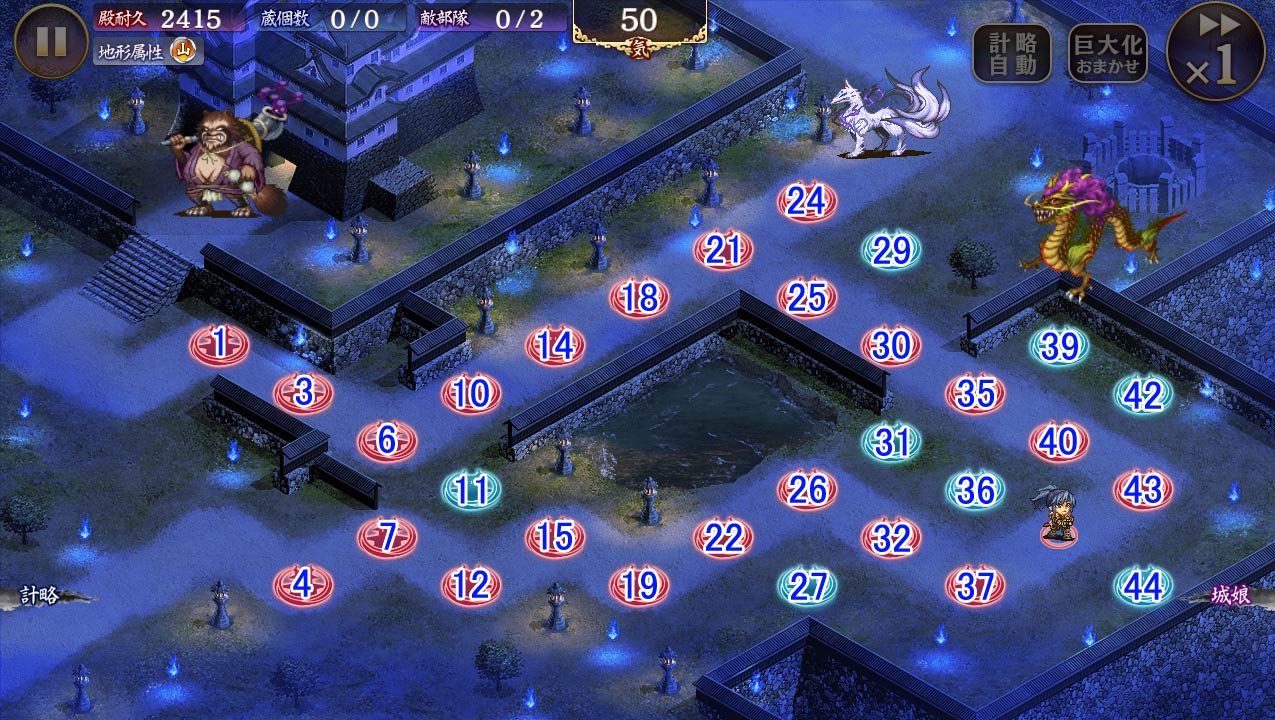The height and width of the screenshot is (720, 1275).
Task: Toggle 計略自動 auto-stratagem button
Action: coord(1012,53)
